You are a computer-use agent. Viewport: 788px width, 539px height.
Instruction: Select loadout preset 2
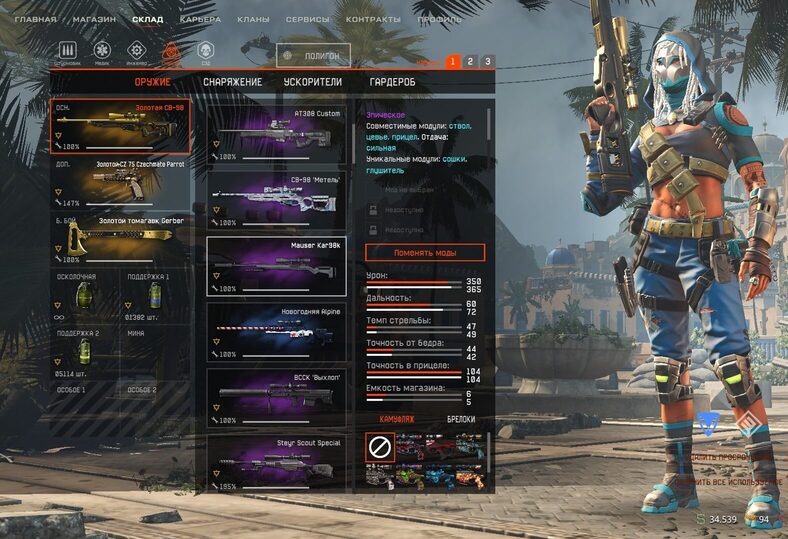(470, 62)
